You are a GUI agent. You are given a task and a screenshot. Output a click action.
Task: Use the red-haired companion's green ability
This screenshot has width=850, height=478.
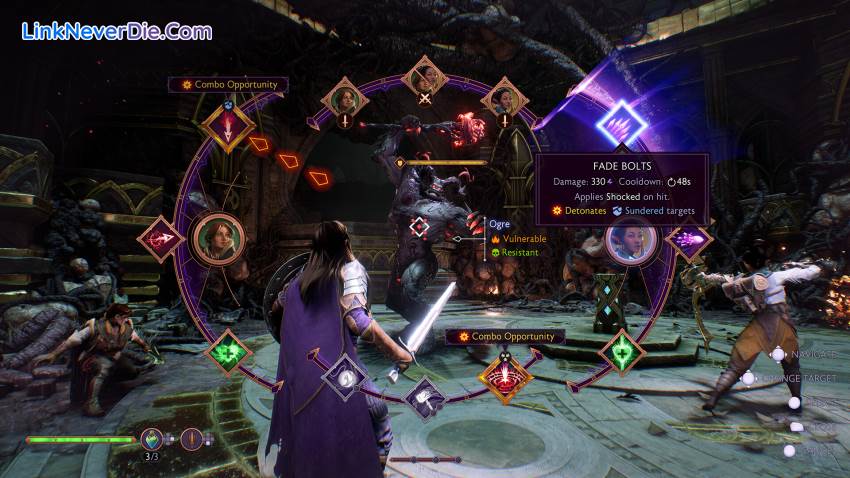[x=229, y=353]
